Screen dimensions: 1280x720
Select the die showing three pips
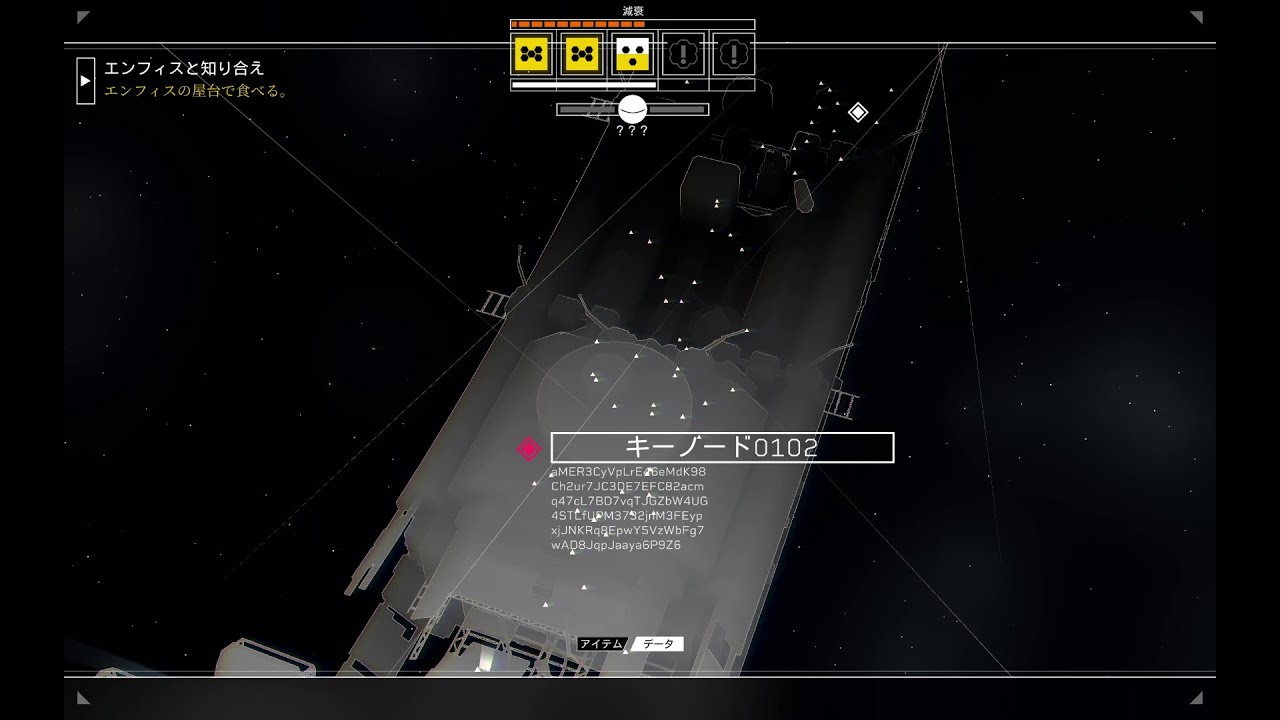pos(633,54)
